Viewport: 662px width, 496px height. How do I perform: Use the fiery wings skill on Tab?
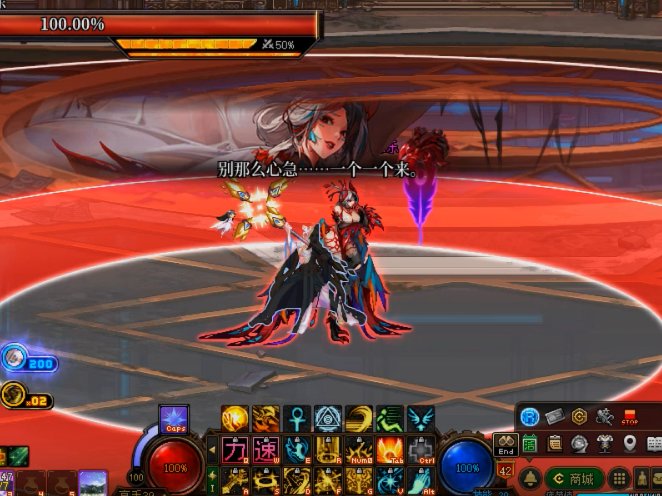(x=390, y=449)
